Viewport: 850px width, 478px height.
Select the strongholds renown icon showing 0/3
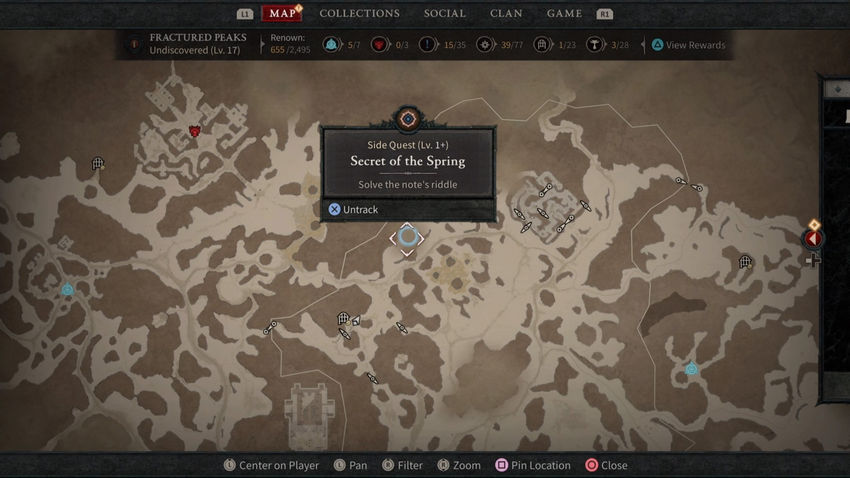pos(380,45)
